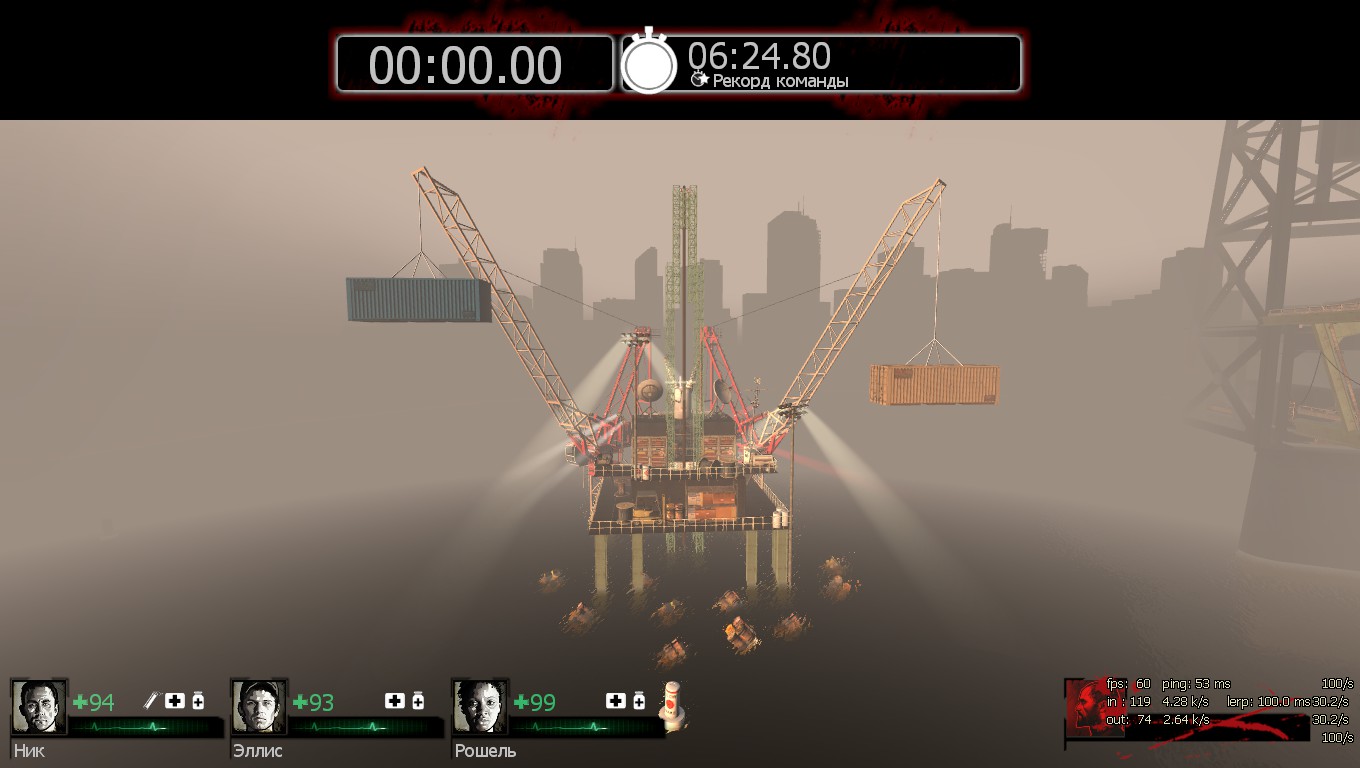Click Ник's pain pills icon
The height and width of the screenshot is (768, 1360).
click(x=198, y=701)
